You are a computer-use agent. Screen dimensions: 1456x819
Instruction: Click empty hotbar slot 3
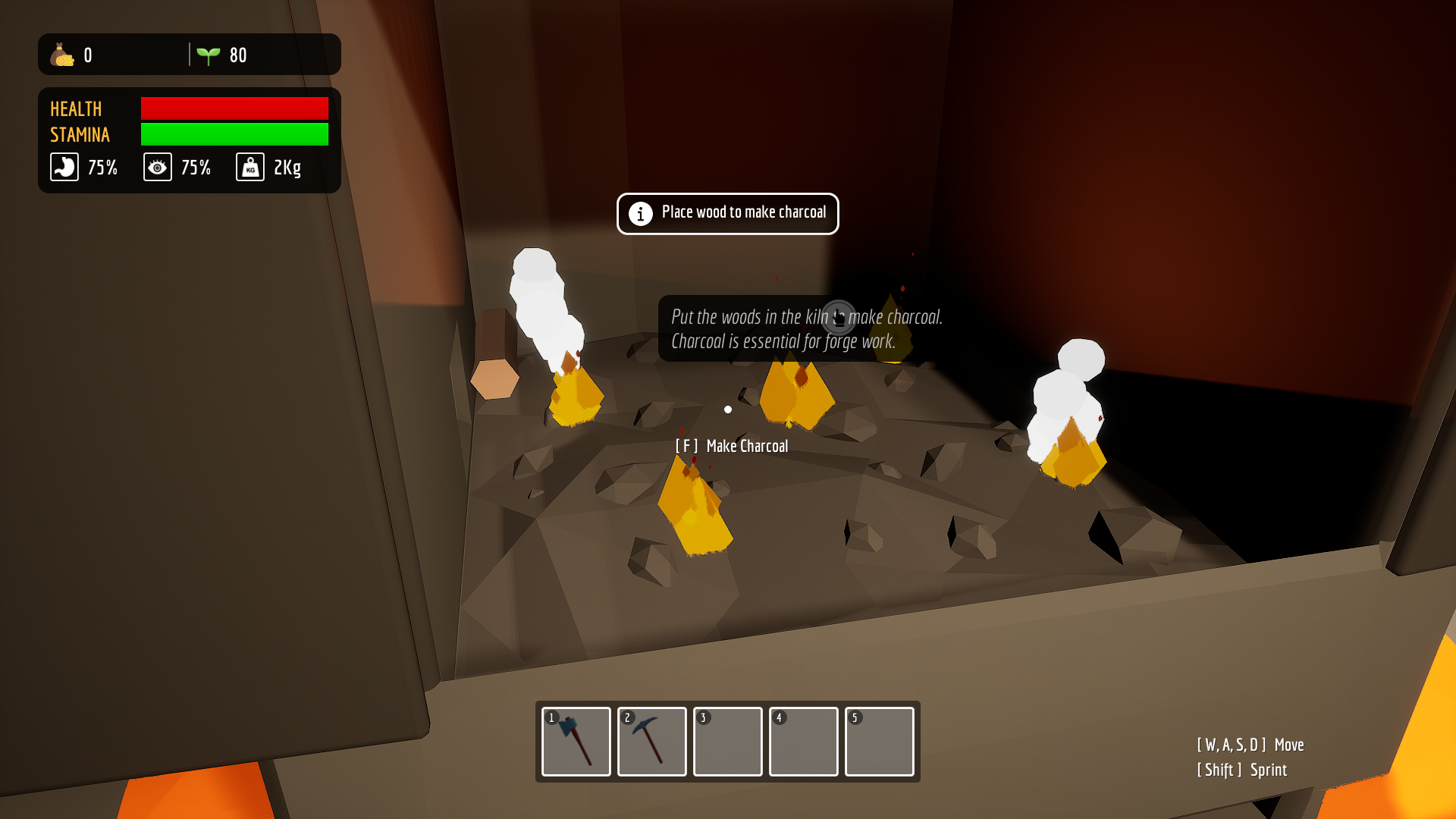click(x=727, y=742)
